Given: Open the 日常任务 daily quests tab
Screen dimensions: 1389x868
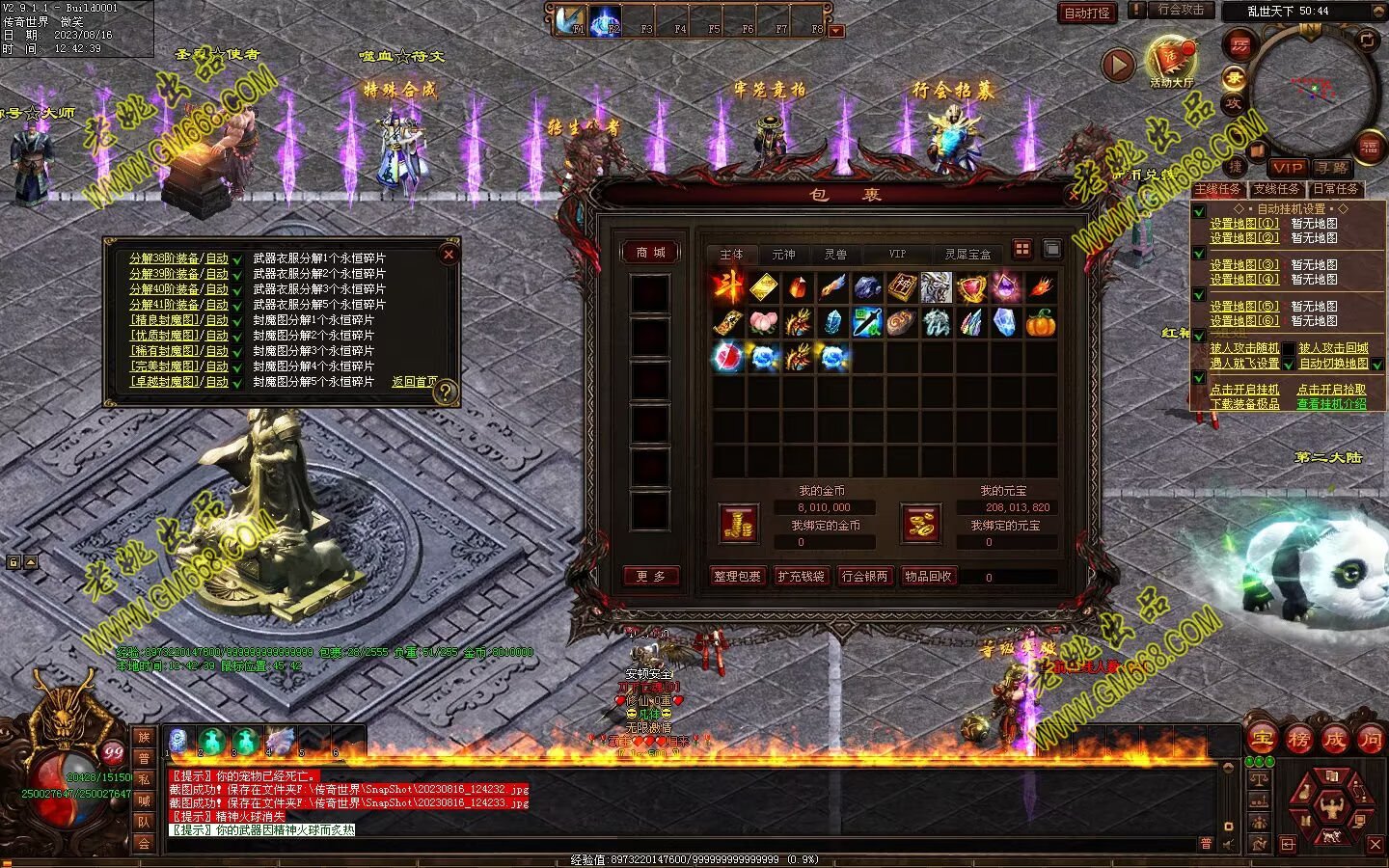Looking at the screenshot, I should [1335, 189].
